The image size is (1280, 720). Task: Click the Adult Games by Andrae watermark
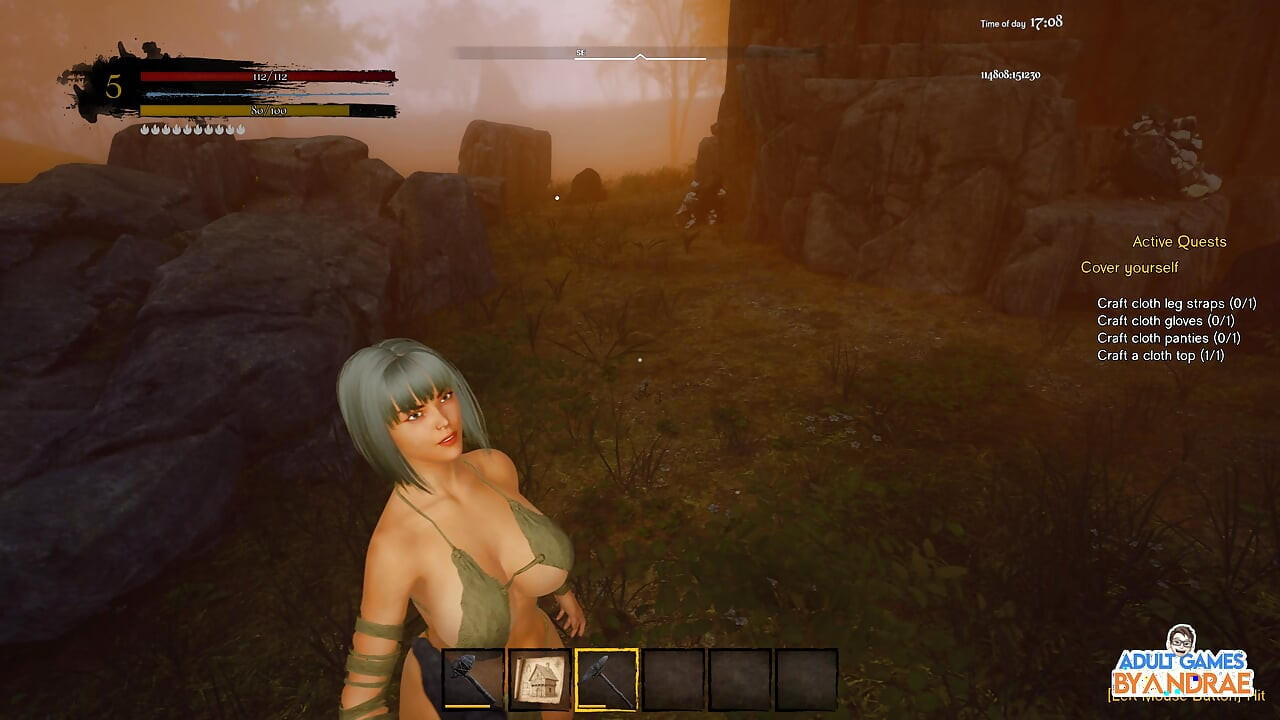tap(1184, 665)
